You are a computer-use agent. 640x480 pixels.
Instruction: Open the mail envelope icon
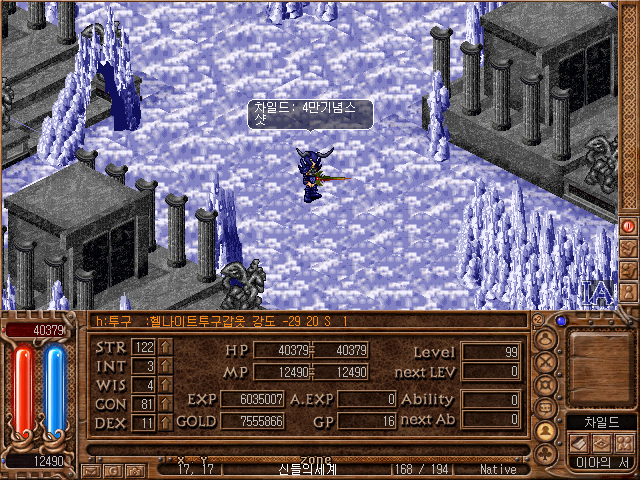pyautogui.click(x=90, y=469)
